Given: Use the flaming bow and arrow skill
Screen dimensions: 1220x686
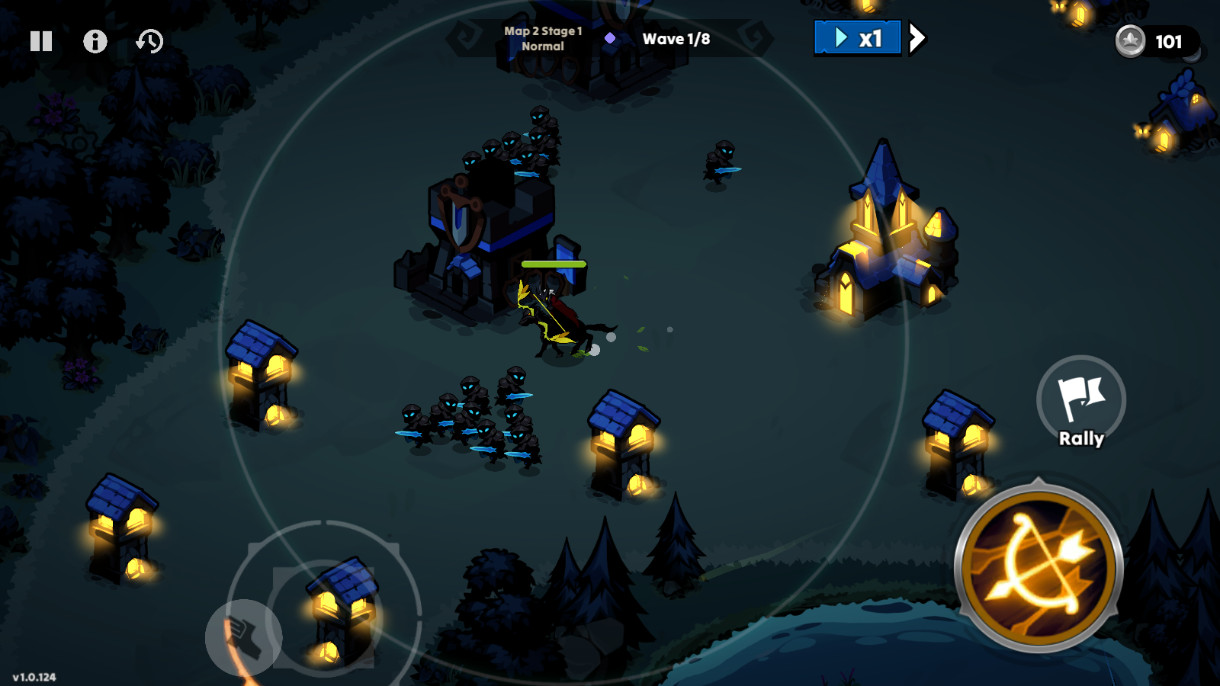Looking at the screenshot, I should [1039, 567].
